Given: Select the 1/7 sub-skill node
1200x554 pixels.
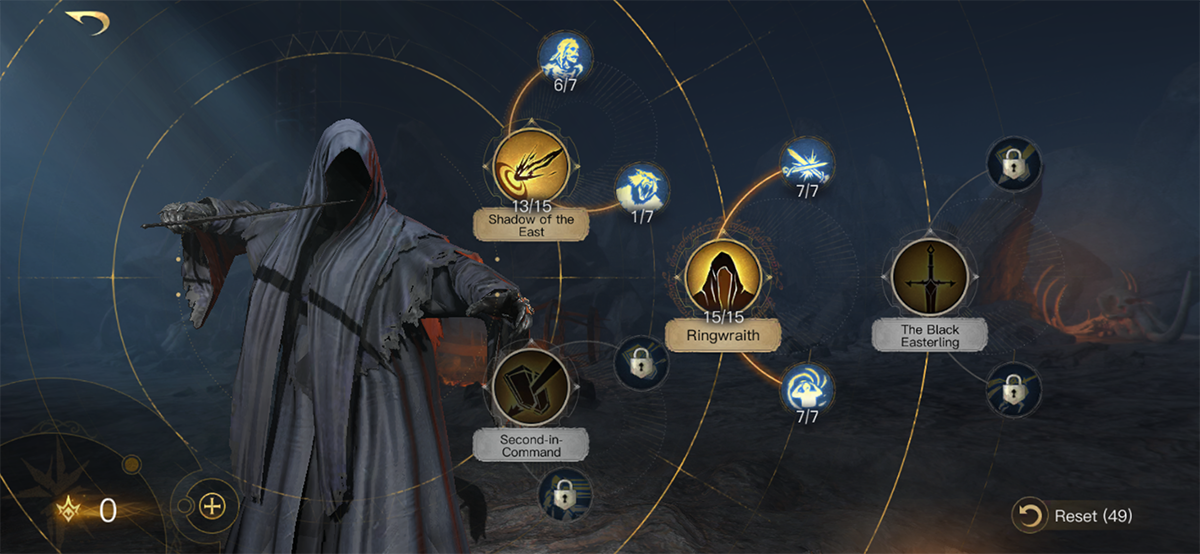Looking at the screenshot, I should (x=640, y=189).
